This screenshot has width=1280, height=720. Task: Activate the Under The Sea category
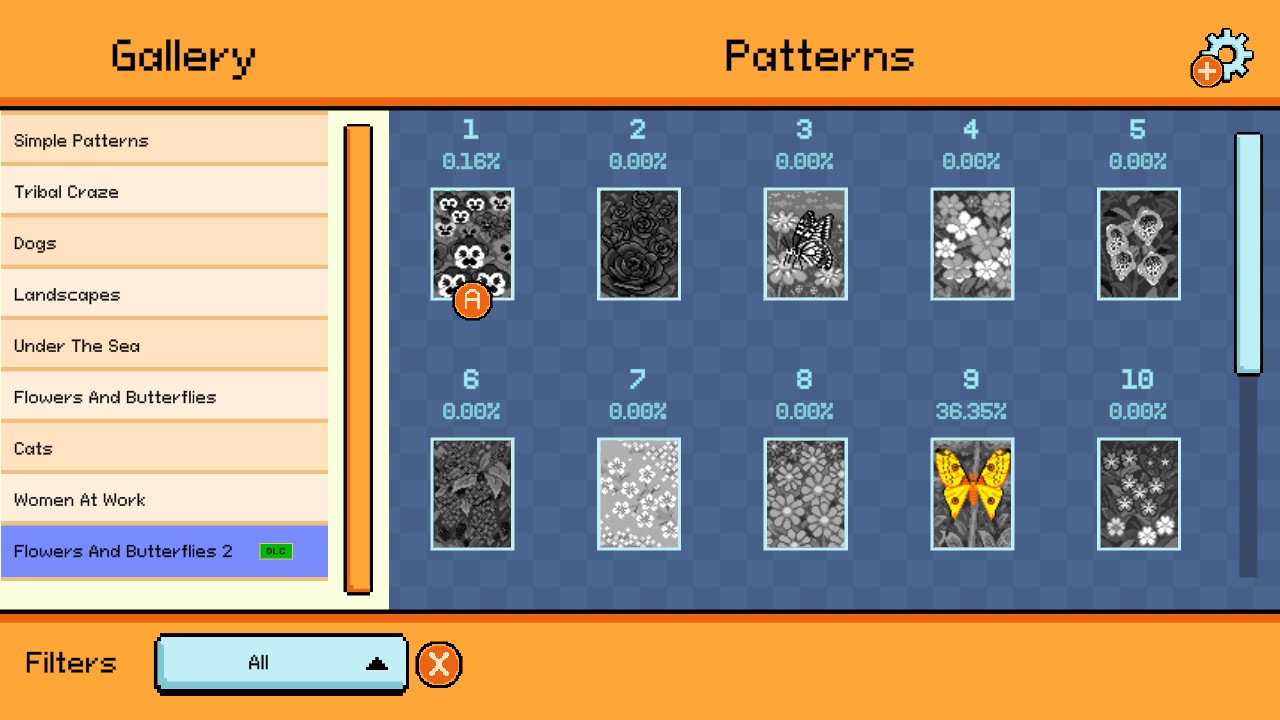(165, 345)
